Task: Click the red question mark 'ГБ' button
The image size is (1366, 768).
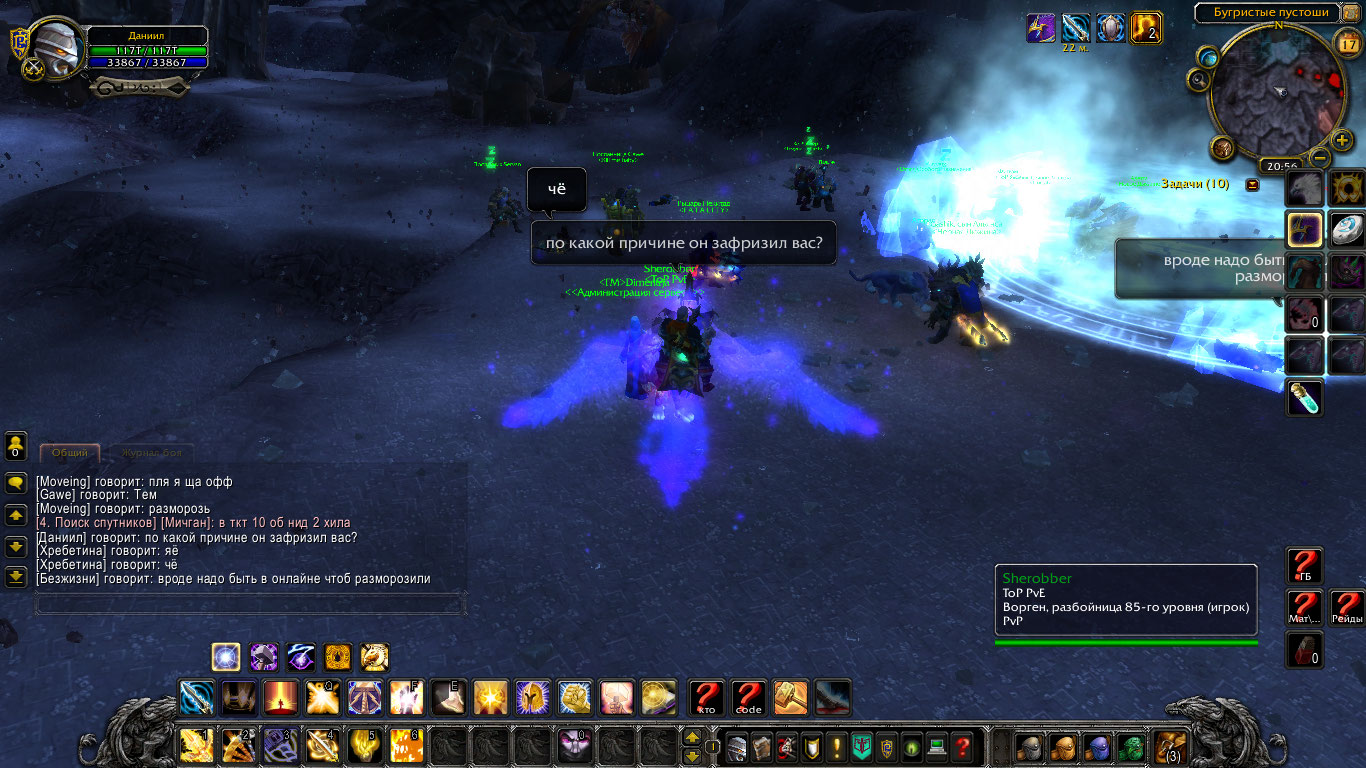Action: (x=1305, y=566)
